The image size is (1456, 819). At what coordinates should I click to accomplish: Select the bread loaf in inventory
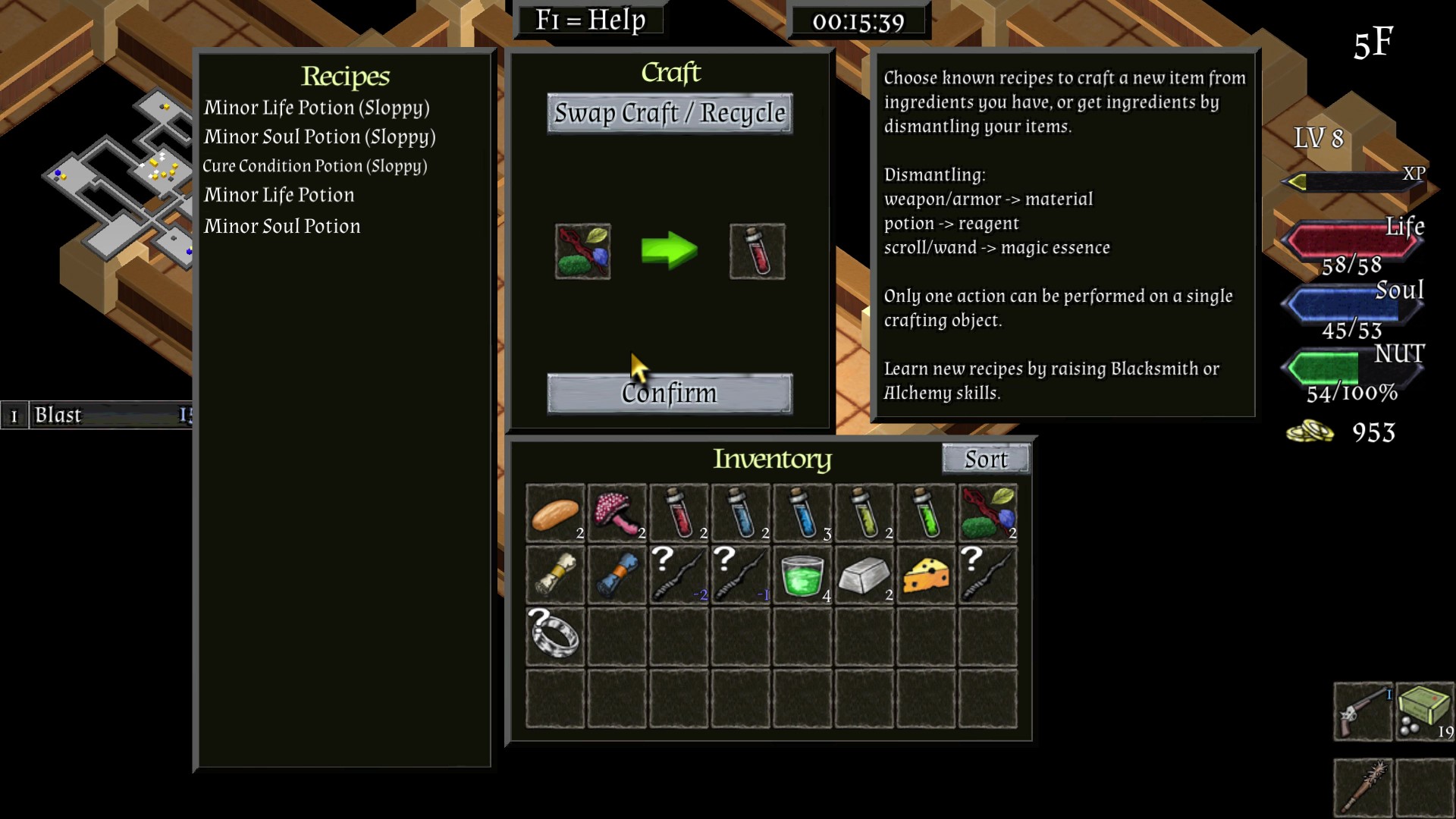tap(555, 513)
